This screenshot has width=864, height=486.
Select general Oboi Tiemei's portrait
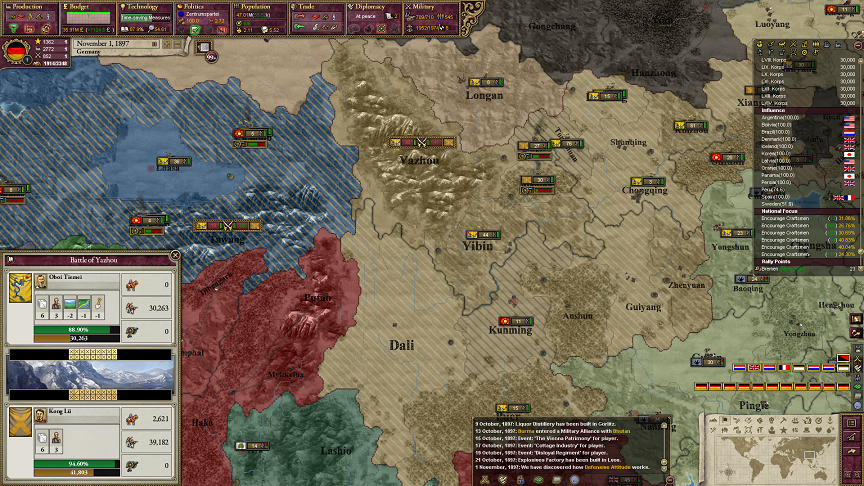coord(19,288)
